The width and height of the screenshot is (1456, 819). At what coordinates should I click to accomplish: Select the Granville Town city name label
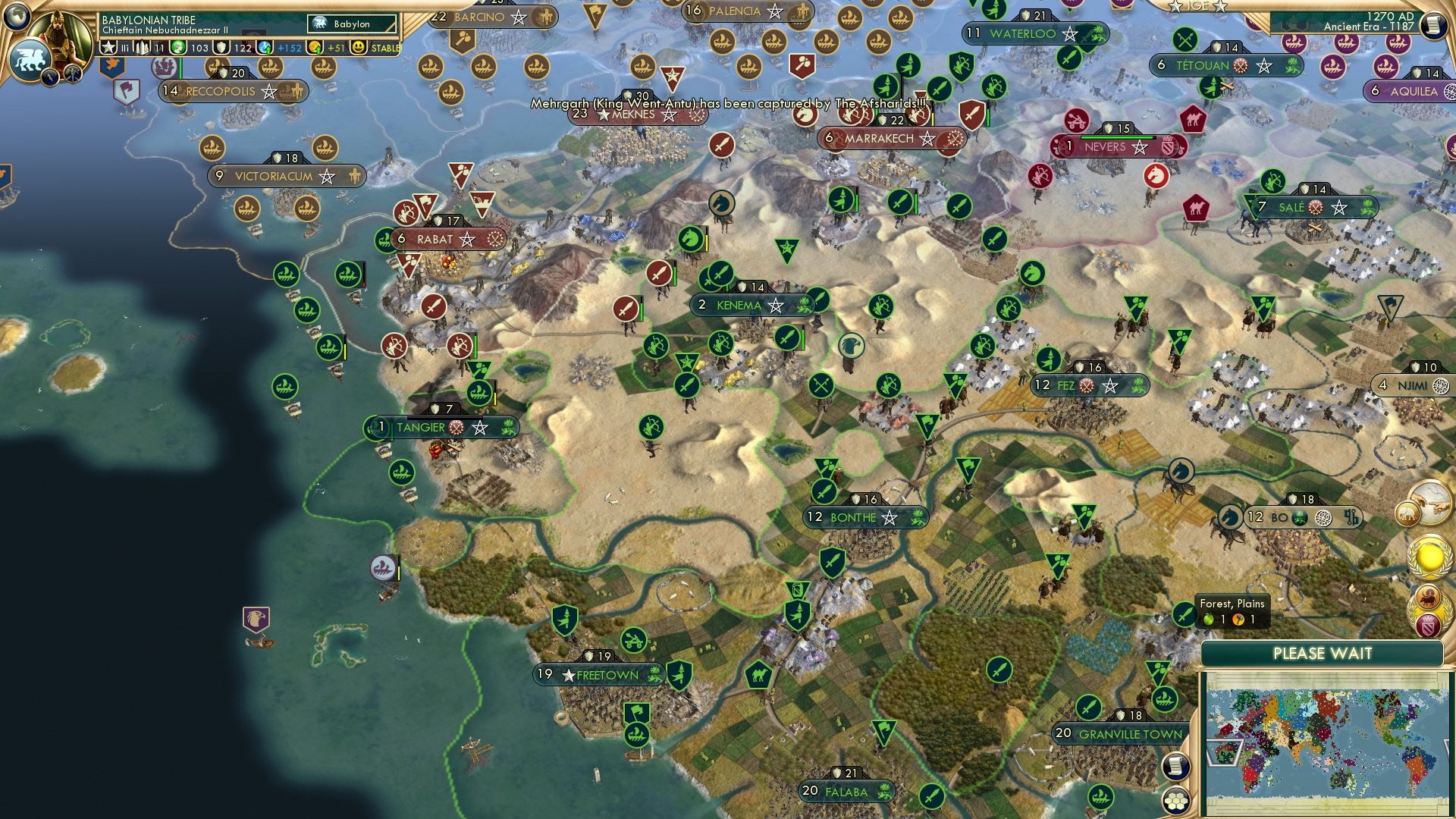point(1129,734)
